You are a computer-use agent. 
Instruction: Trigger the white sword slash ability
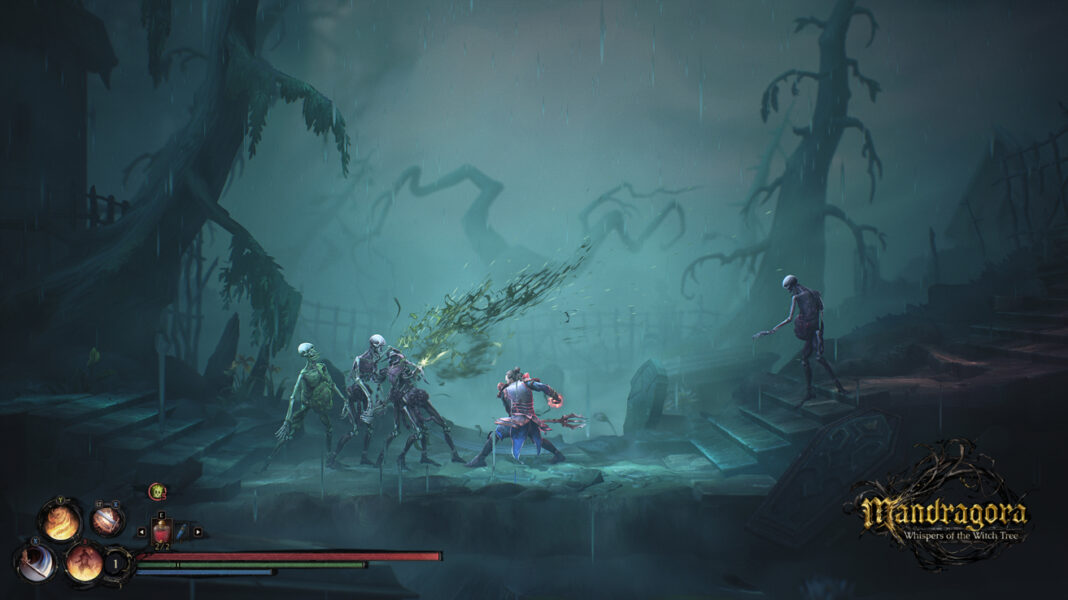pos(37,562)
